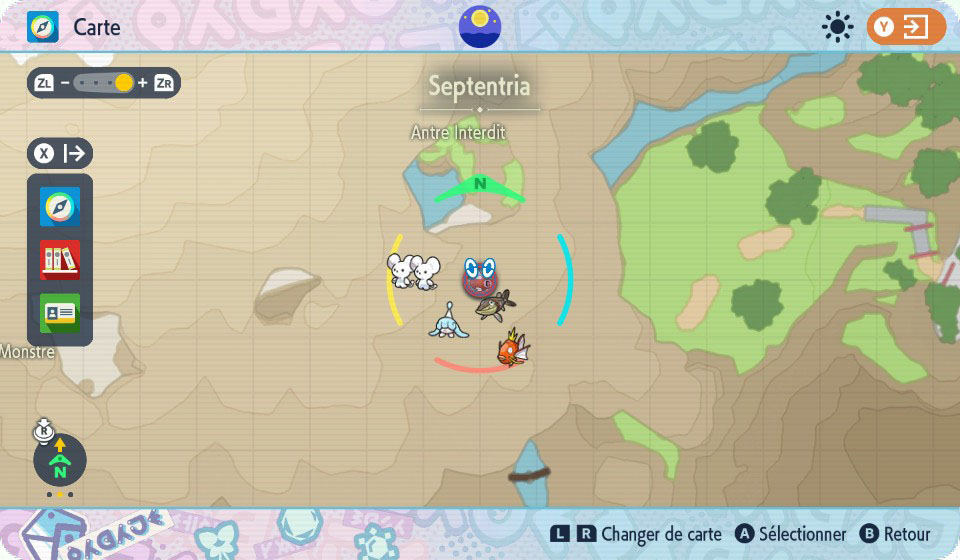The image size is (960, 560).
Task: Click the Carte title compass icon
Action: click(43, 27)
